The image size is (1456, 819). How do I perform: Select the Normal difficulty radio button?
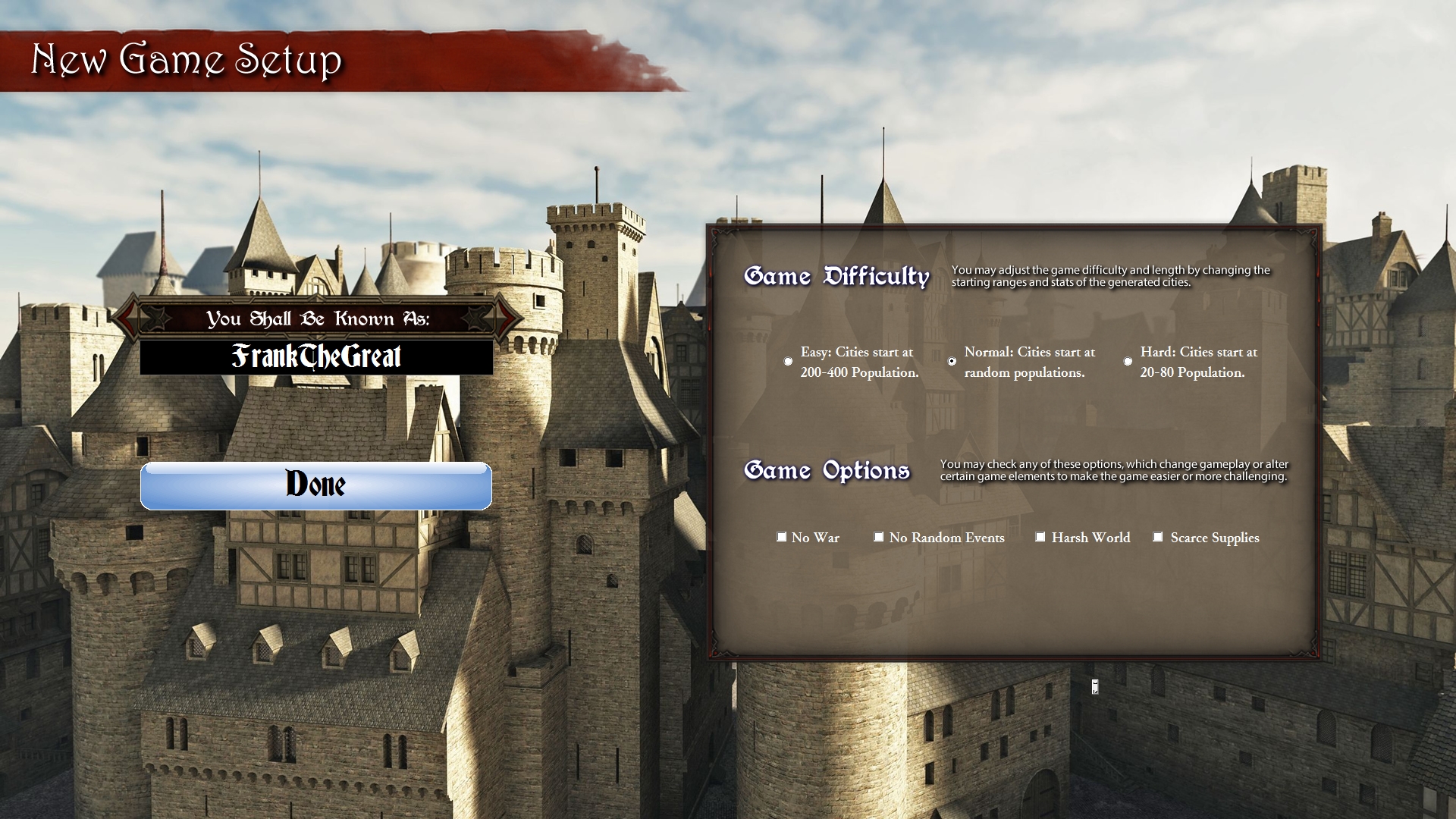pos(952,362)
